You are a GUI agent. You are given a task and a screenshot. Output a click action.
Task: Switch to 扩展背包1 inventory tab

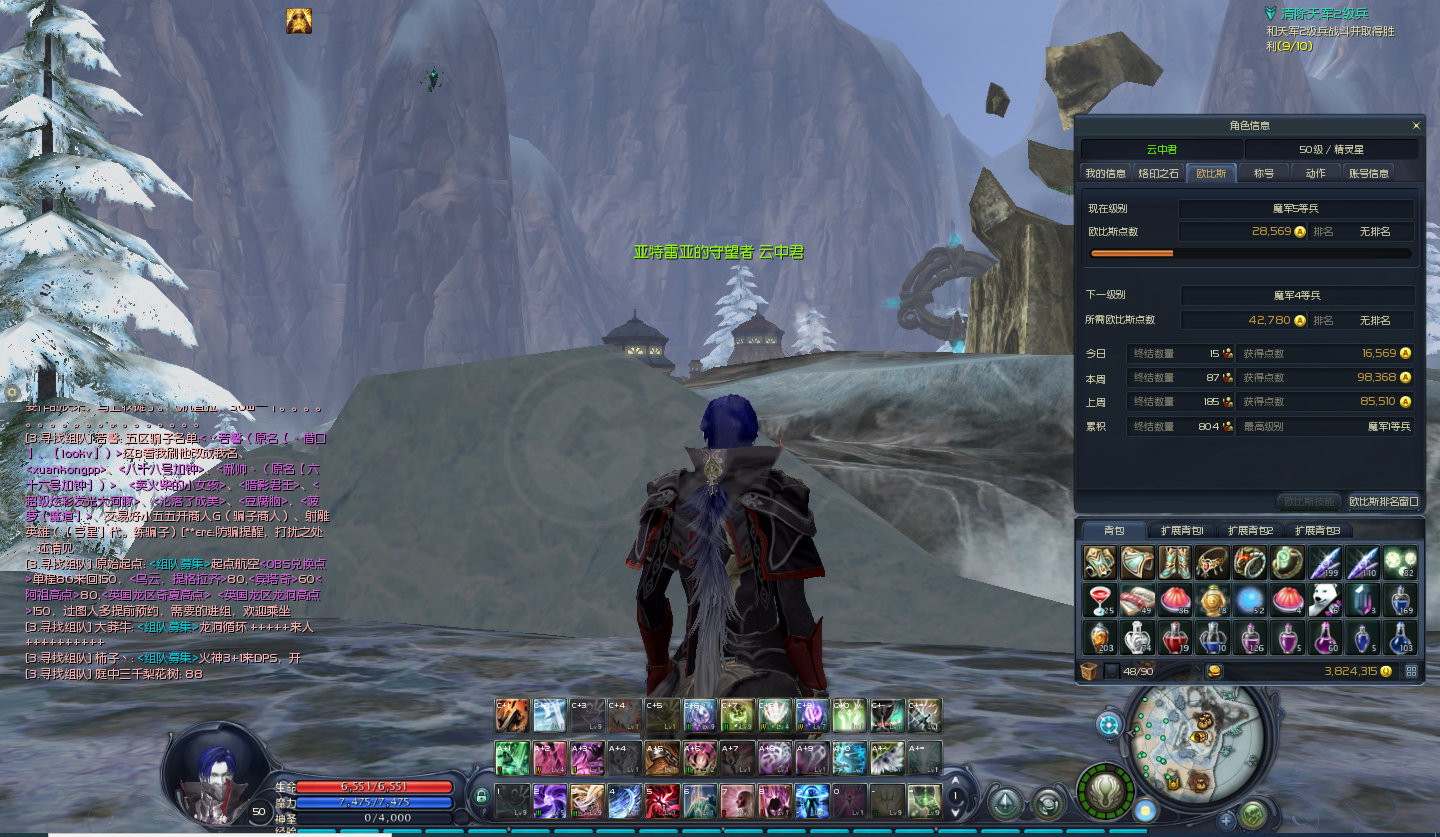(1181, 530)
